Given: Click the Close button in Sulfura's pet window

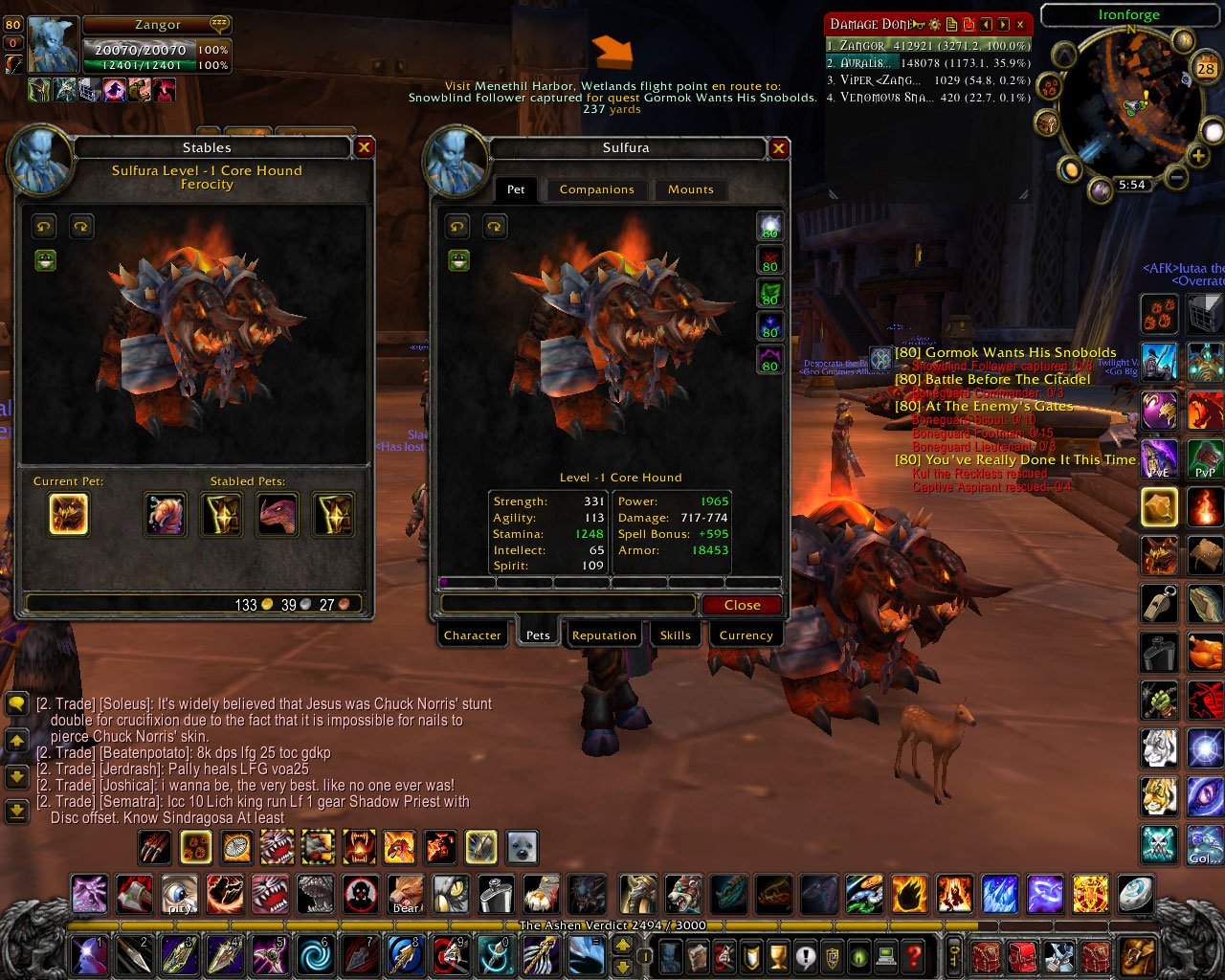Looking at the screenshot, I should point(744,604).
